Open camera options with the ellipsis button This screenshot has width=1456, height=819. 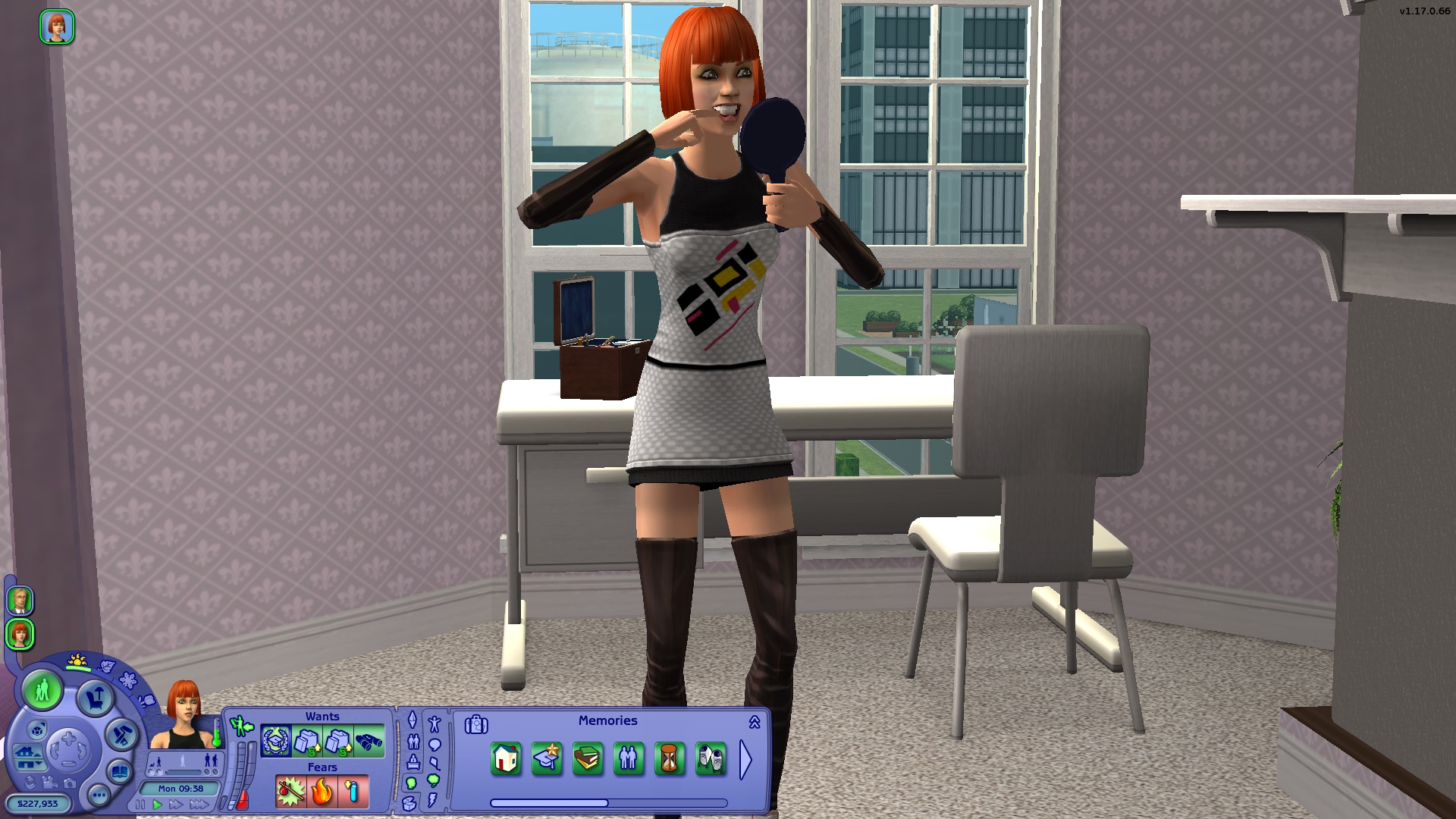coord(99,795)
